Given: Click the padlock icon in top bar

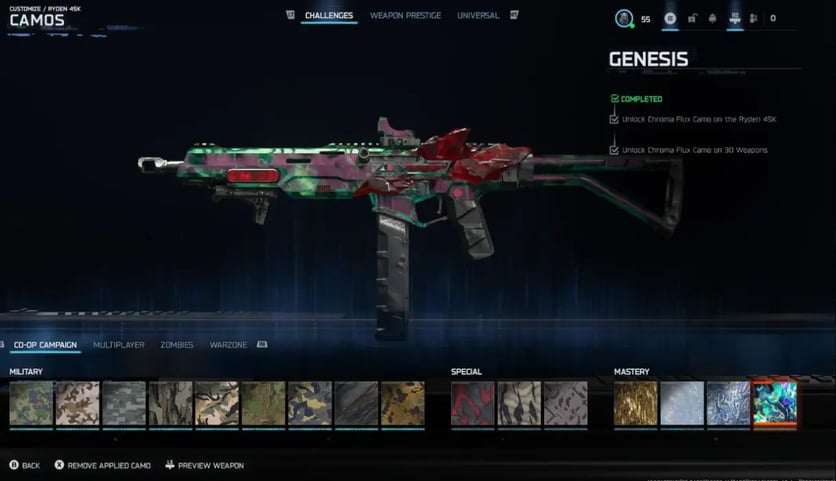Looking at the screenshot, I should pos(691,18).
